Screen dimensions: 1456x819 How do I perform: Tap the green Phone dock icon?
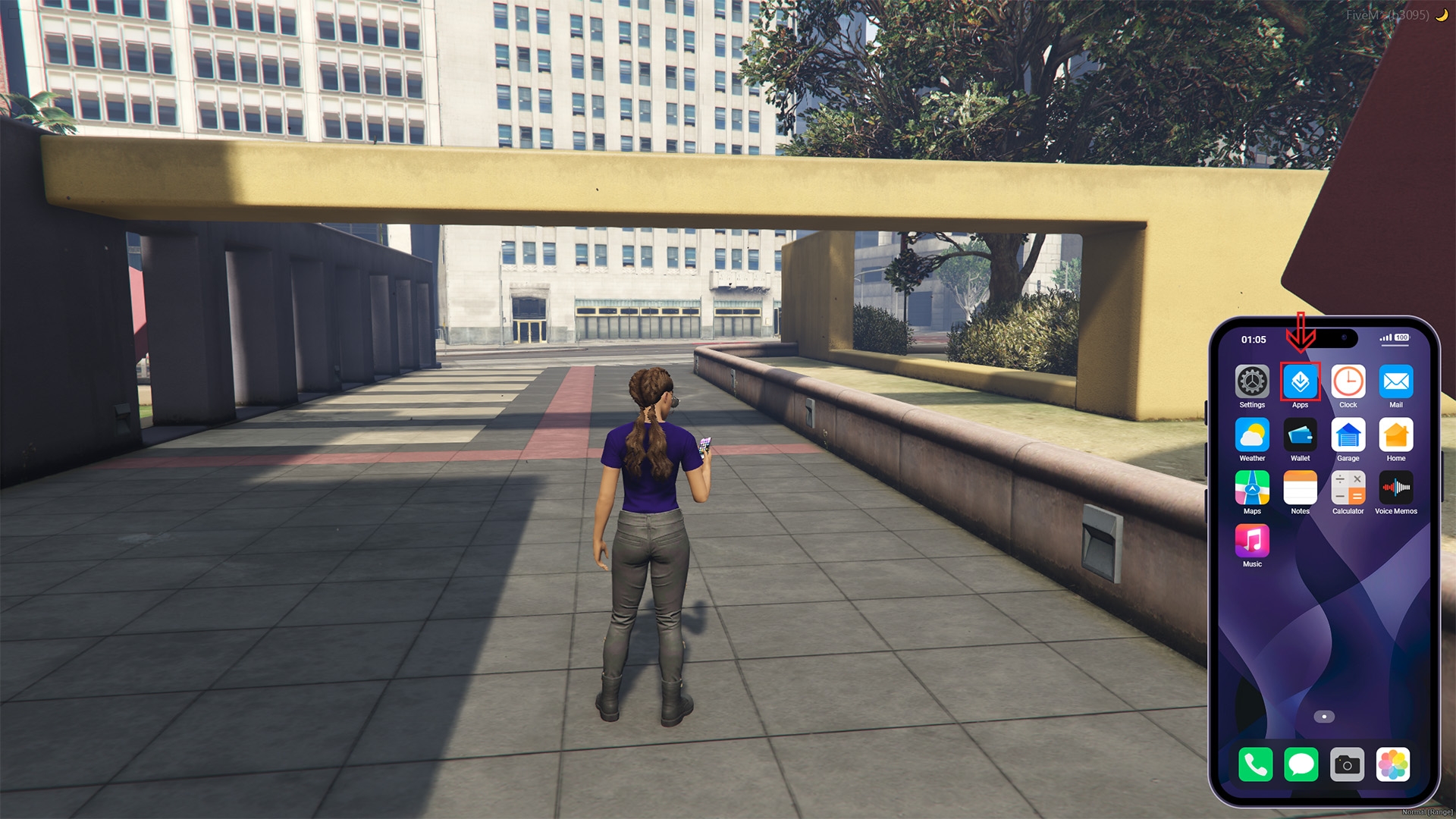coord(1255,764)
